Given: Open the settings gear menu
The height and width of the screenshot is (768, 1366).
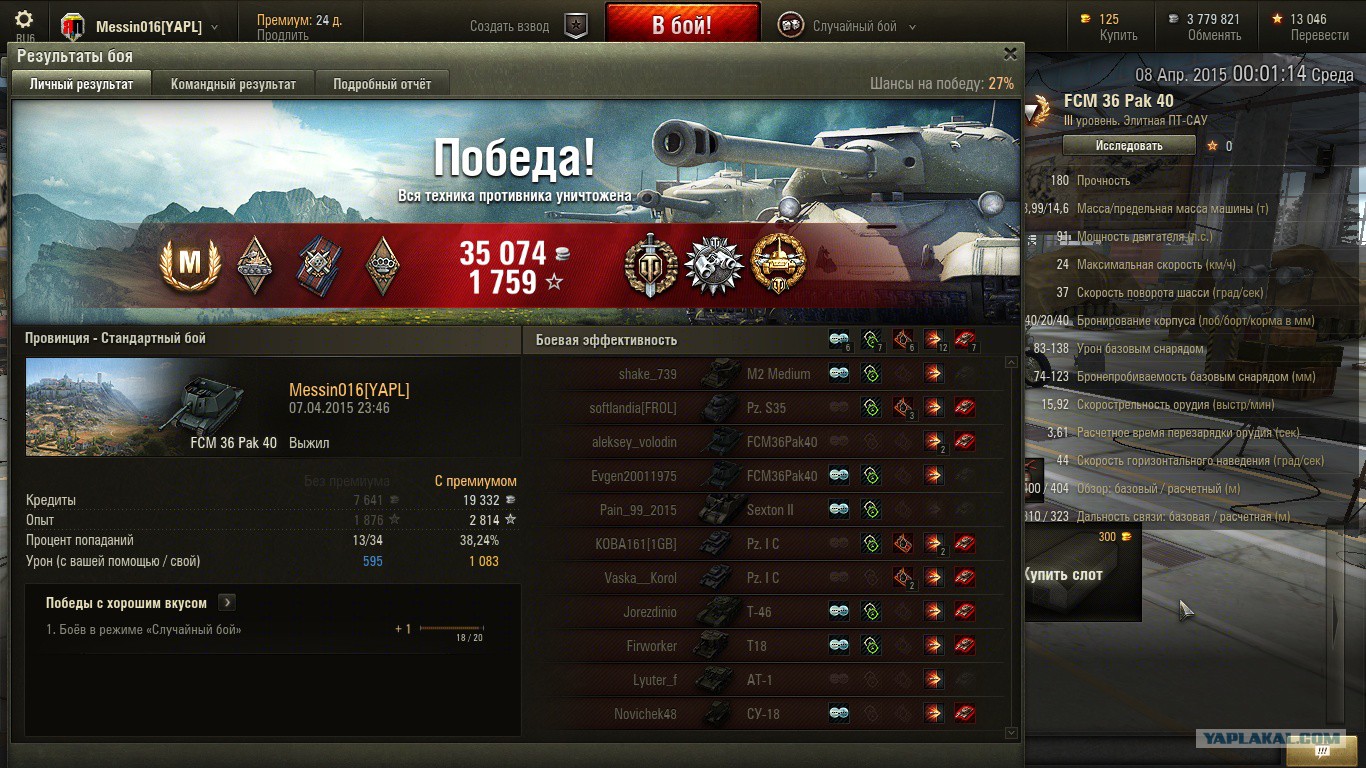Looking at the screenshot, I should tap(24, 20).
